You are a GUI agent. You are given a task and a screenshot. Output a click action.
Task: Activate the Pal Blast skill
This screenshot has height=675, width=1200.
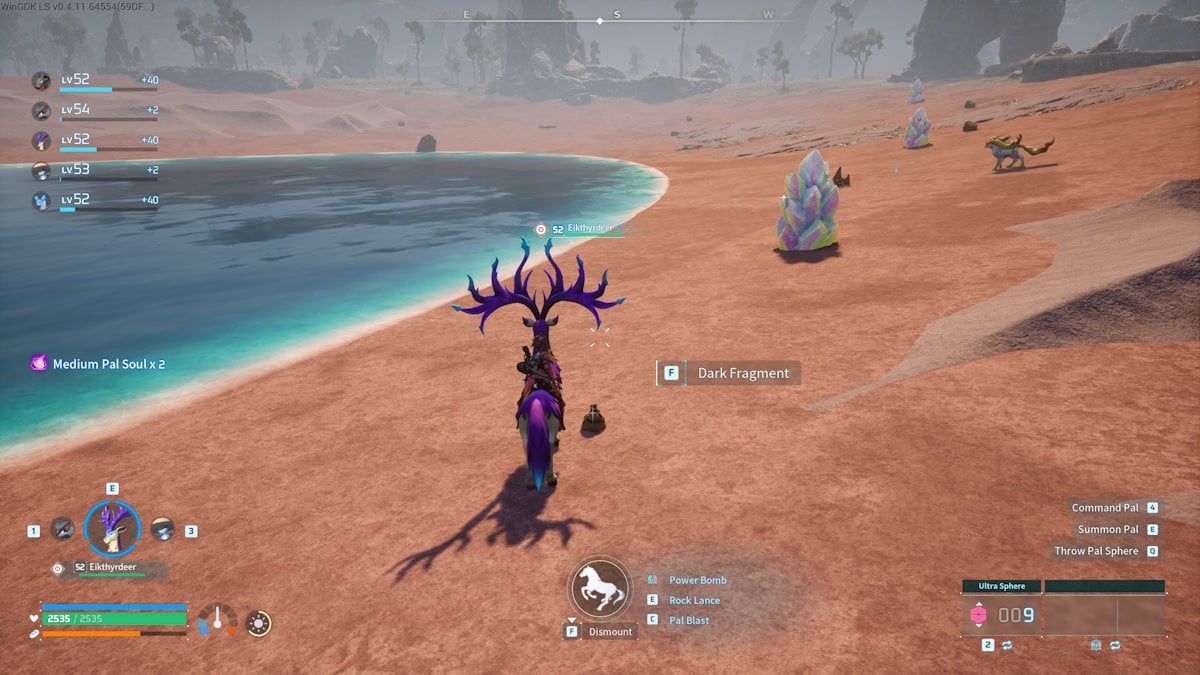[689, 620]
